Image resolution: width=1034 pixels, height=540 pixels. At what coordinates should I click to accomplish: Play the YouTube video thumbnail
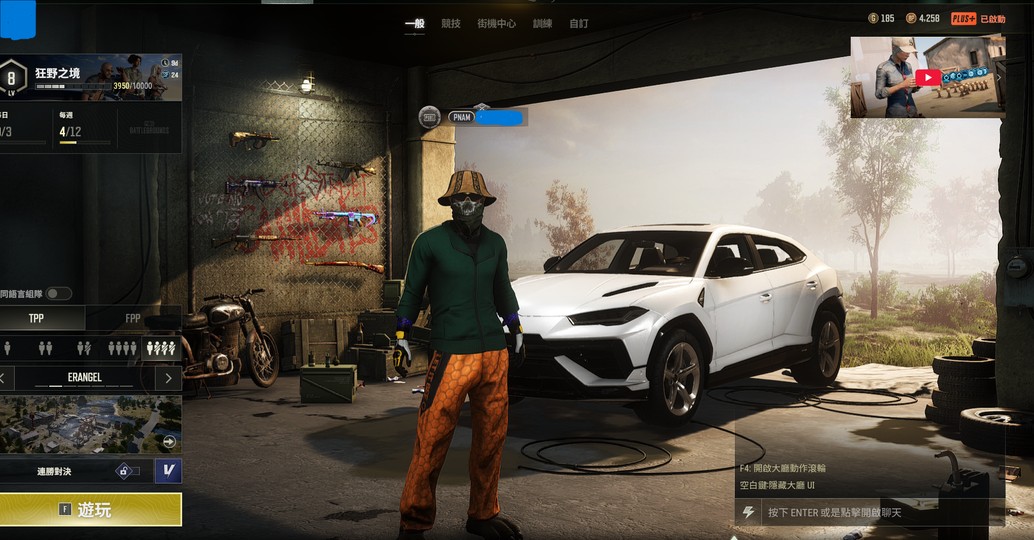927,77
